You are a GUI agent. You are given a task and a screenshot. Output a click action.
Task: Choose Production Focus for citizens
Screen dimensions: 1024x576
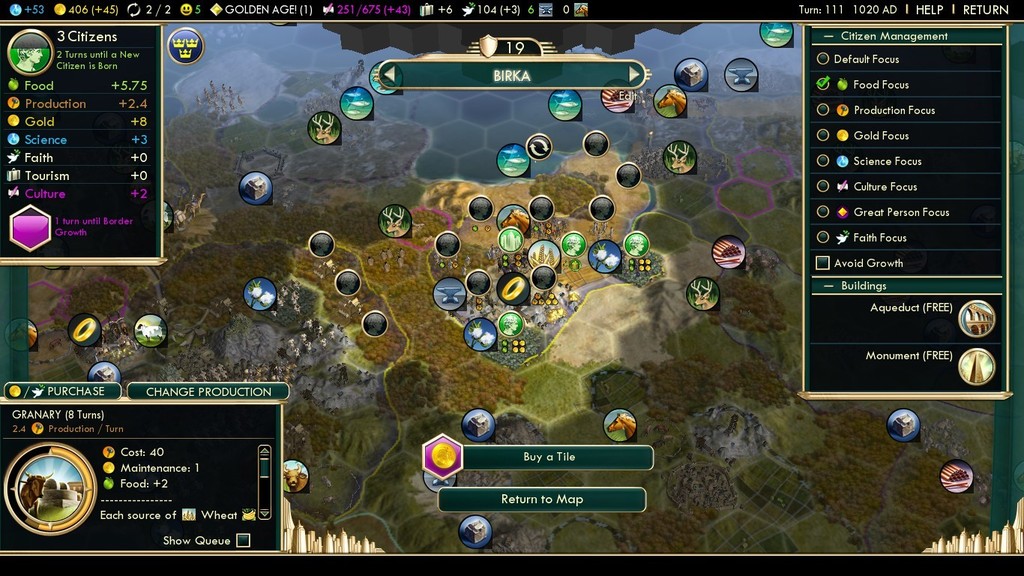tap(823, 110)
